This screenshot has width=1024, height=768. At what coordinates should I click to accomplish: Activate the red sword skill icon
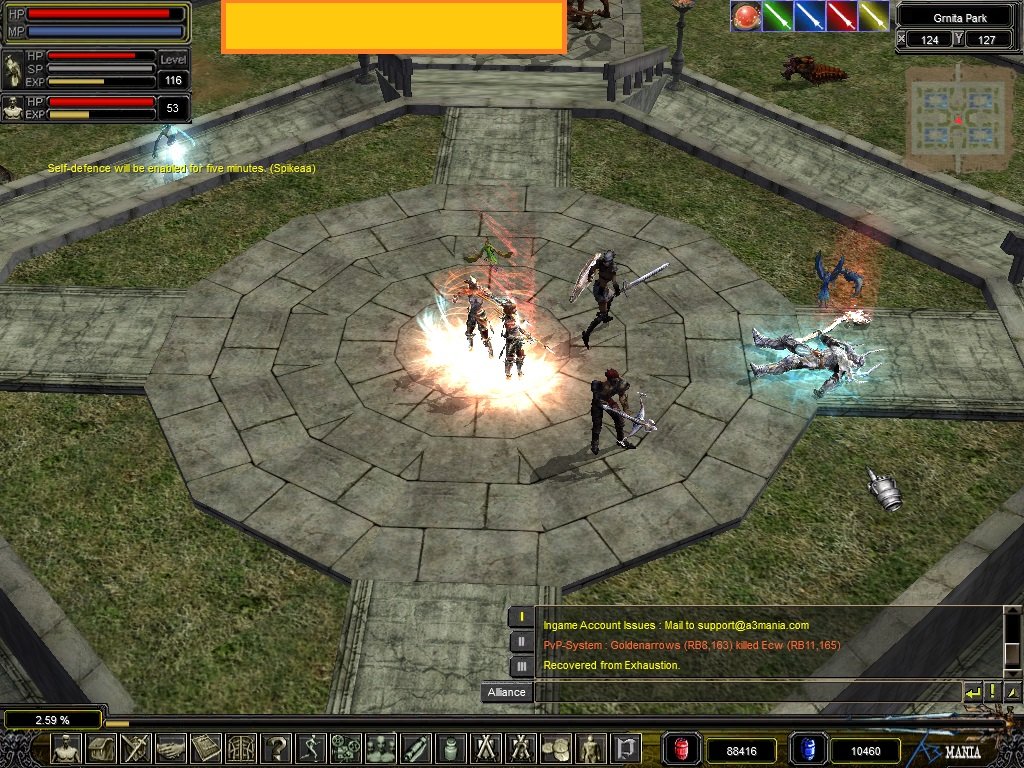point(842,16)
